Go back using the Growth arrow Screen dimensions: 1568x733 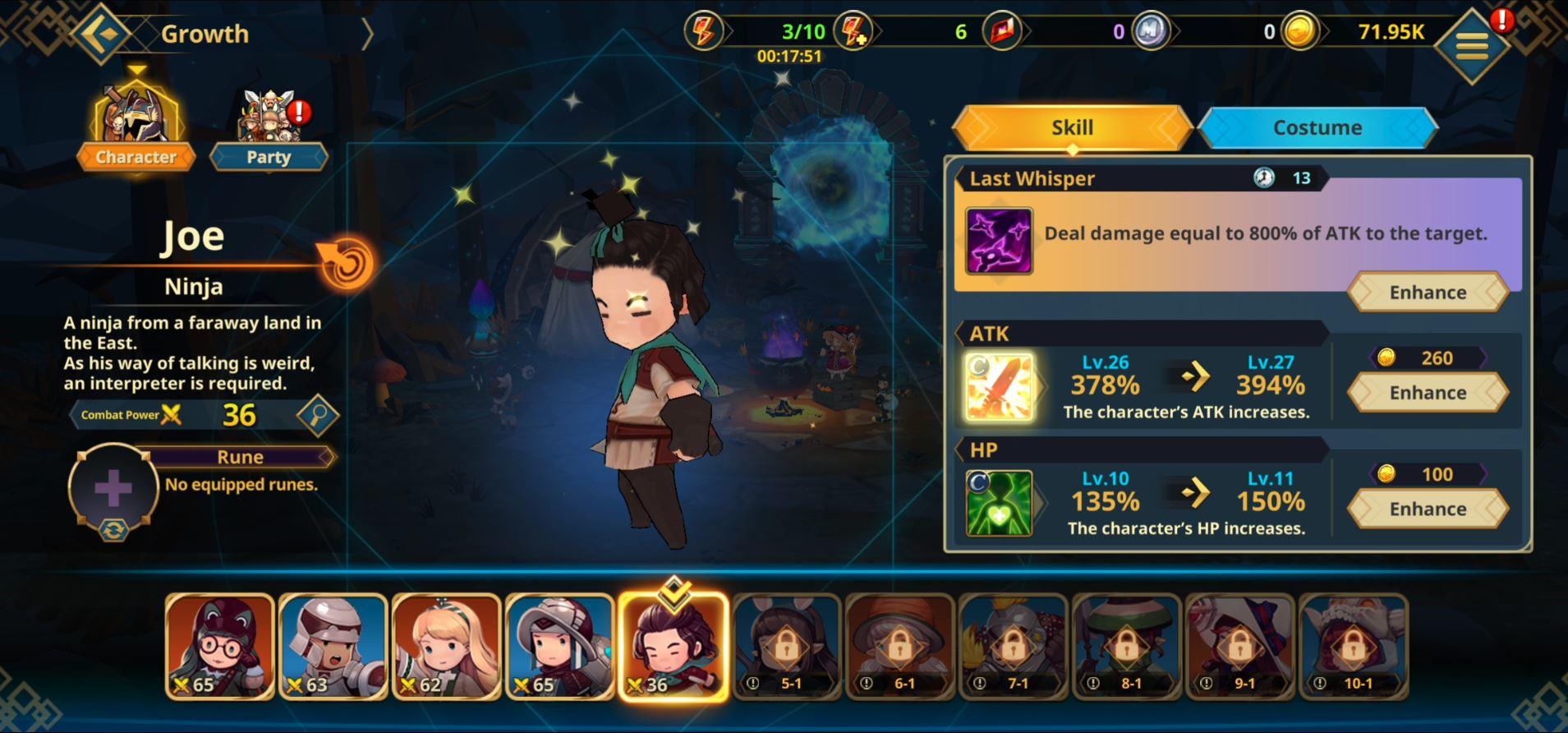point(101,35)
